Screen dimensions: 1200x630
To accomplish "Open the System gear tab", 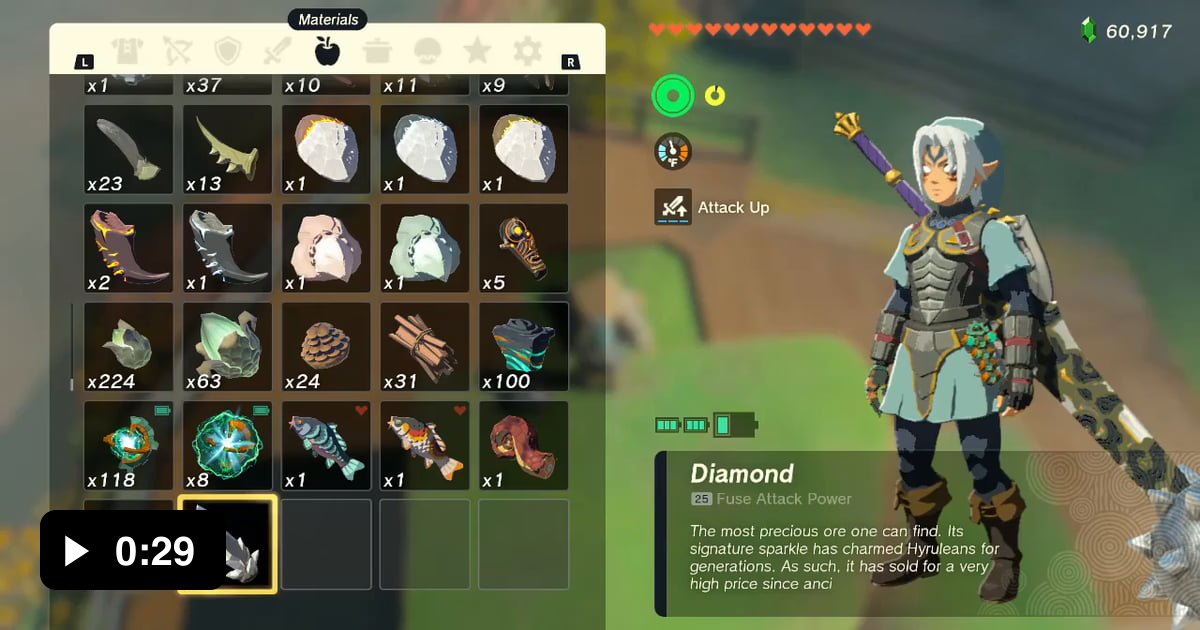I will coord(527,51).
